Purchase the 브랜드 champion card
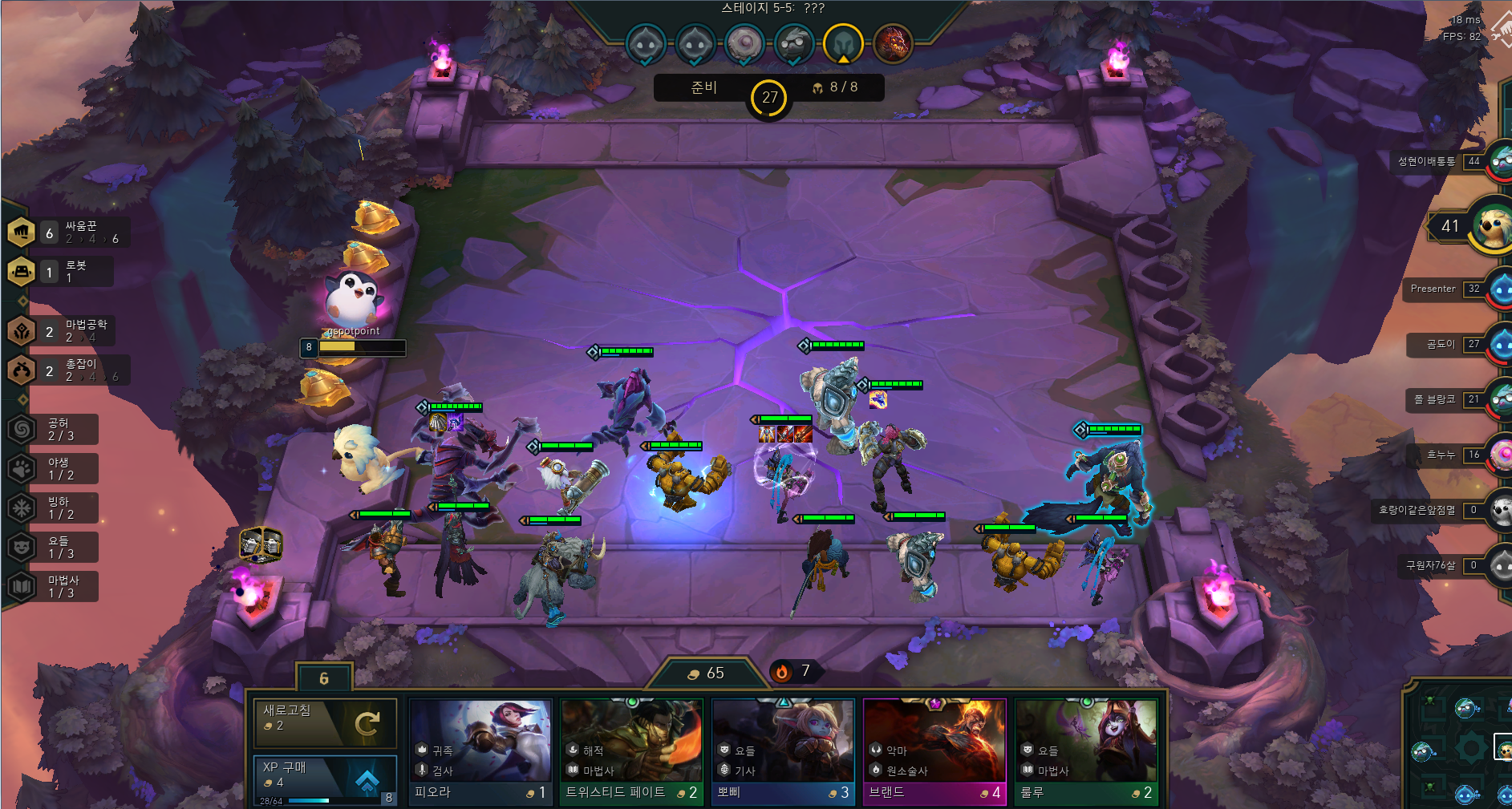The image size is (1512, 809). point(934,751)
